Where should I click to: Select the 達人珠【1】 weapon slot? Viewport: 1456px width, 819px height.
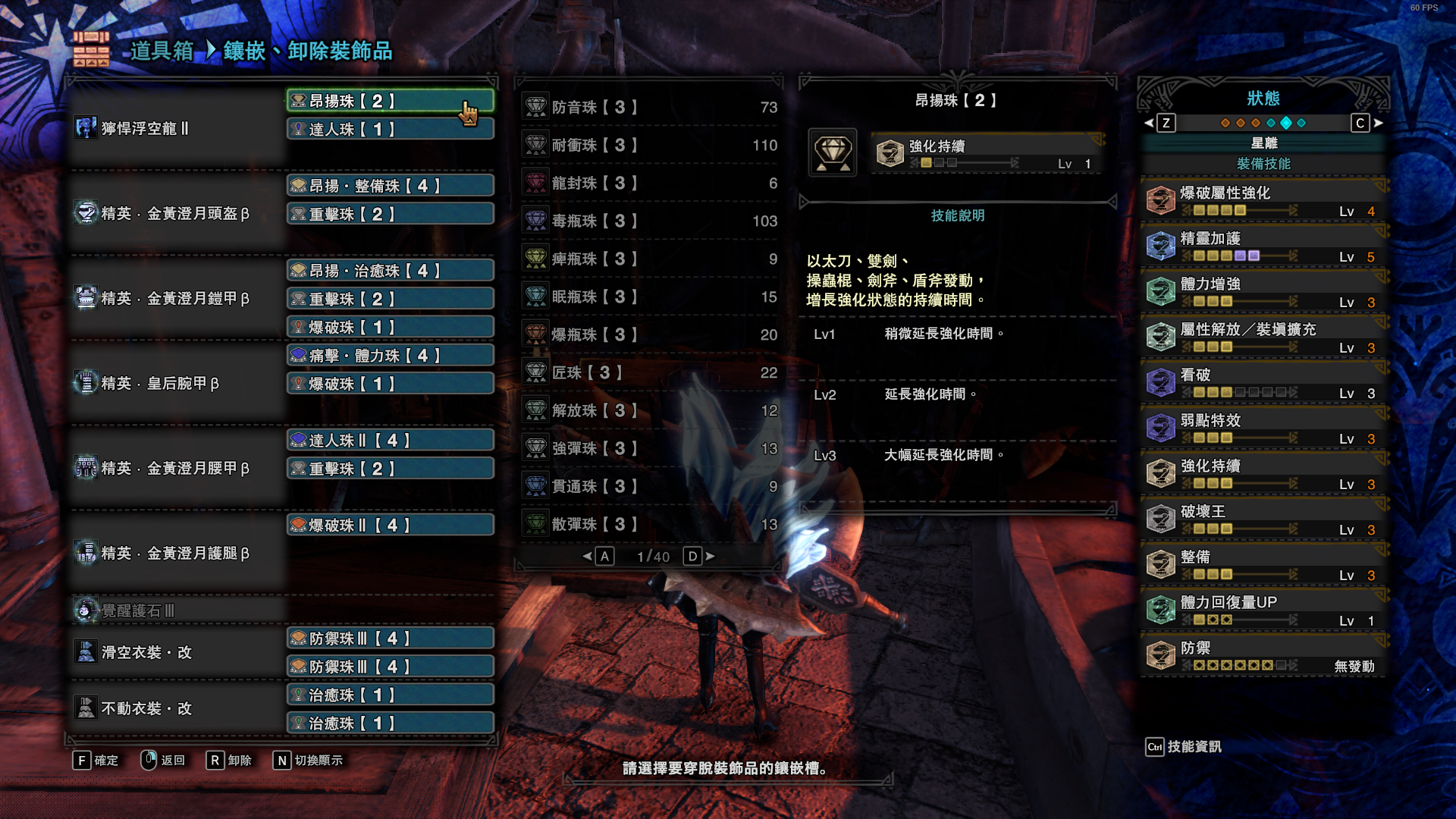click(x=390, y=130)
